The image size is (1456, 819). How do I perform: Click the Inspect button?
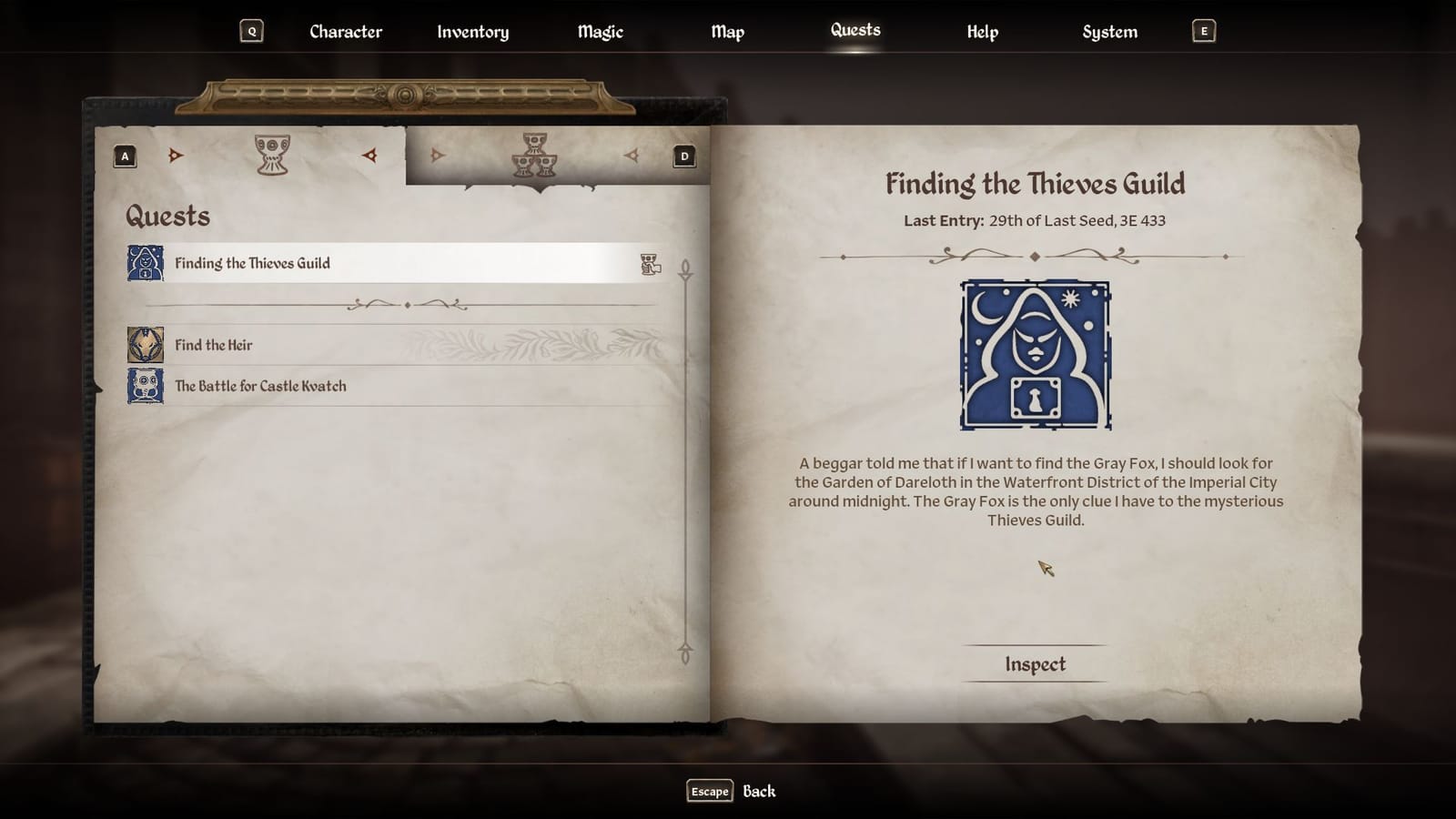(1036, 664)
